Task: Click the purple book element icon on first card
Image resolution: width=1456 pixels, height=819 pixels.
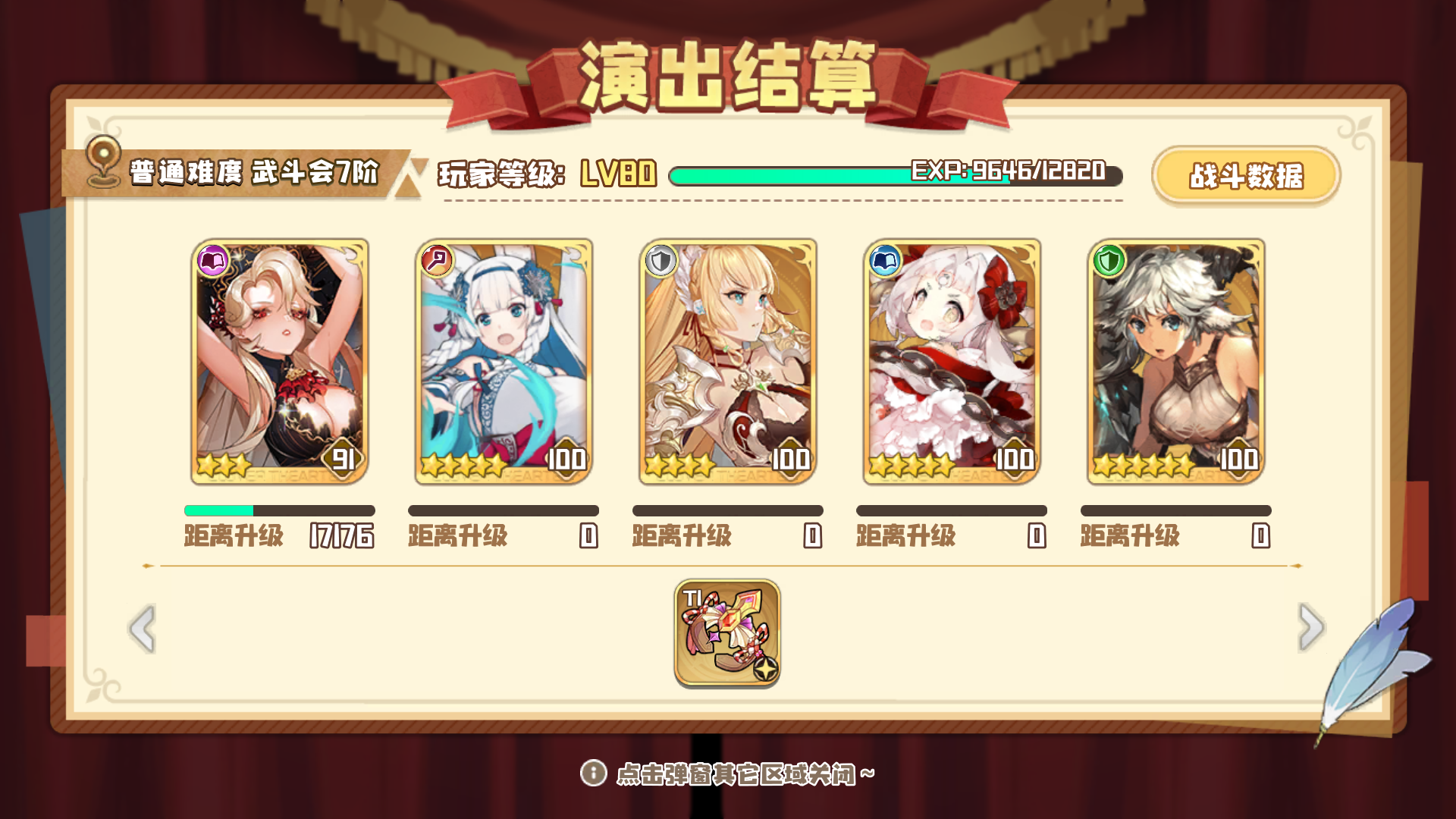Action: coord(212,260)
